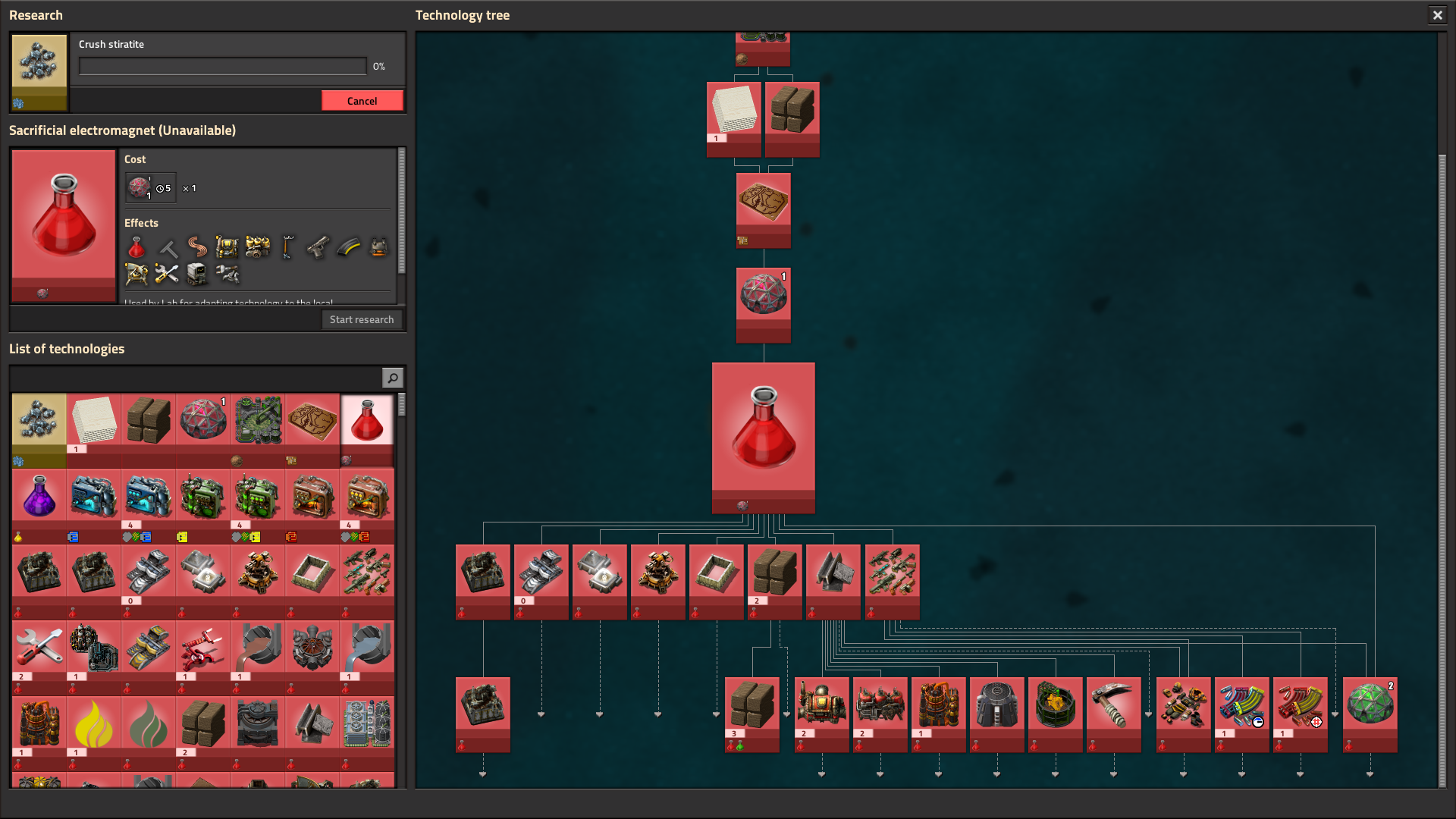Select the pistol effect icon
Screen dimensions: 1456x819
tap(318, 248)
